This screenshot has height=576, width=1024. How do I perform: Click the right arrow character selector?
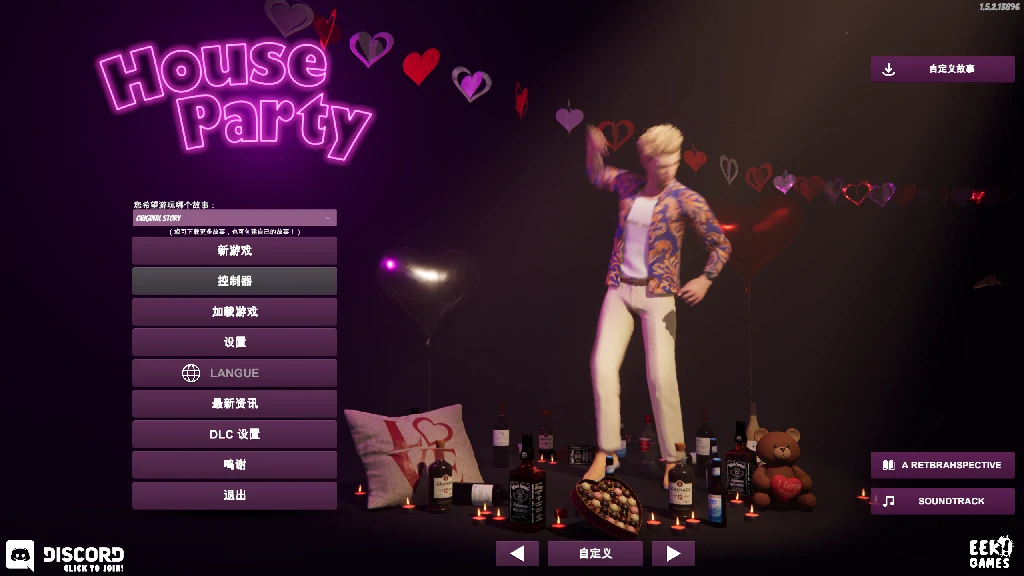coord(673,553)
